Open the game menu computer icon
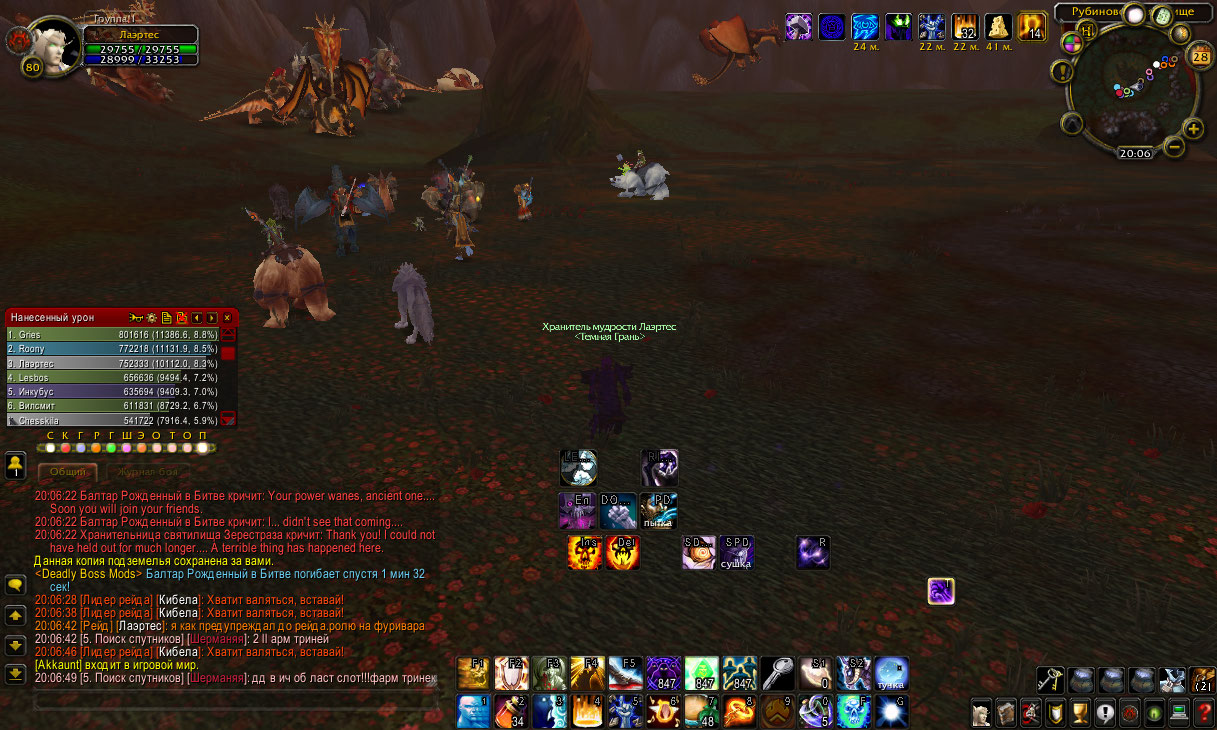 (1179, 713)
